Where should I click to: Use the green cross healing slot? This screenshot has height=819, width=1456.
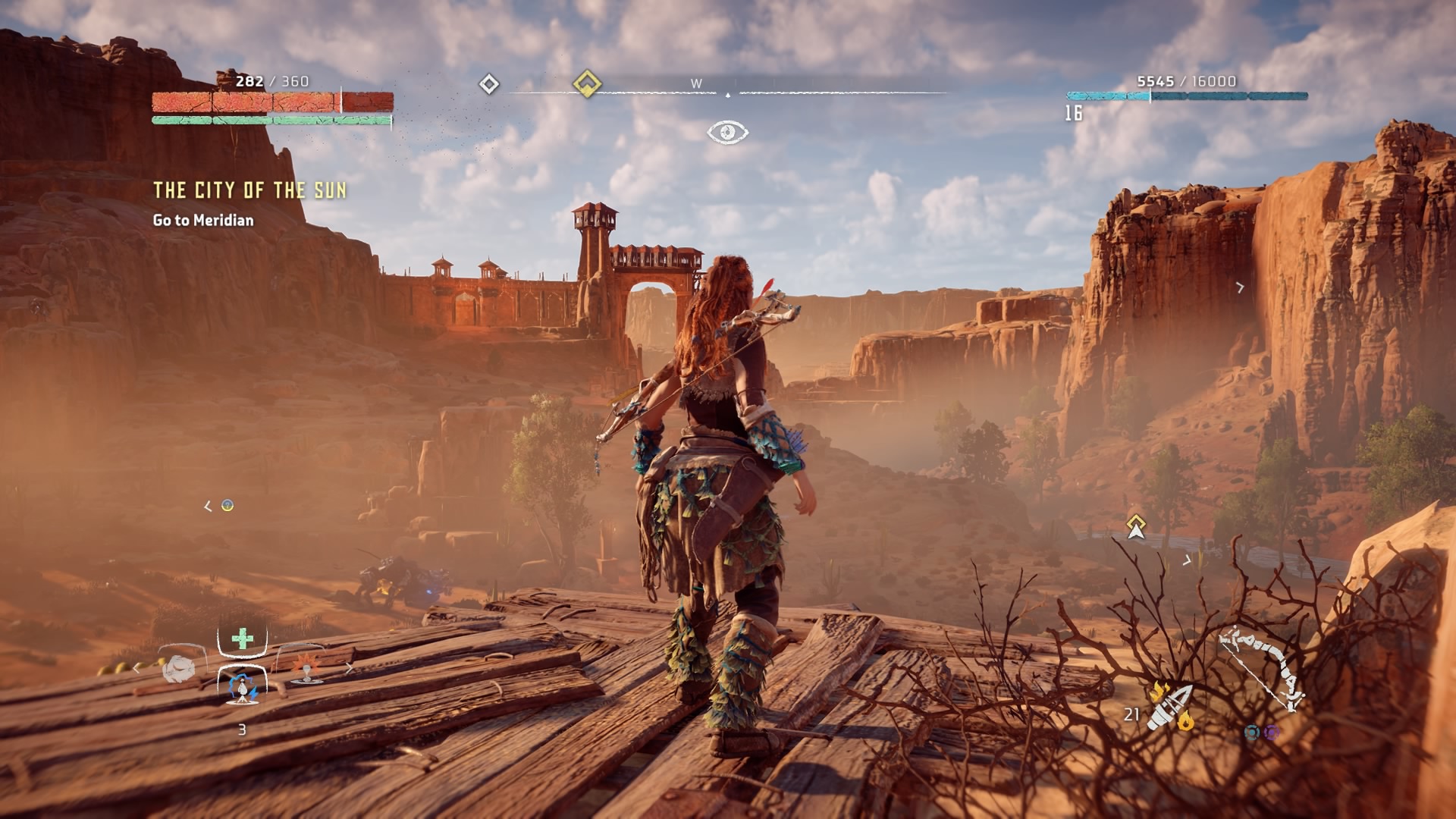point(243,639)
